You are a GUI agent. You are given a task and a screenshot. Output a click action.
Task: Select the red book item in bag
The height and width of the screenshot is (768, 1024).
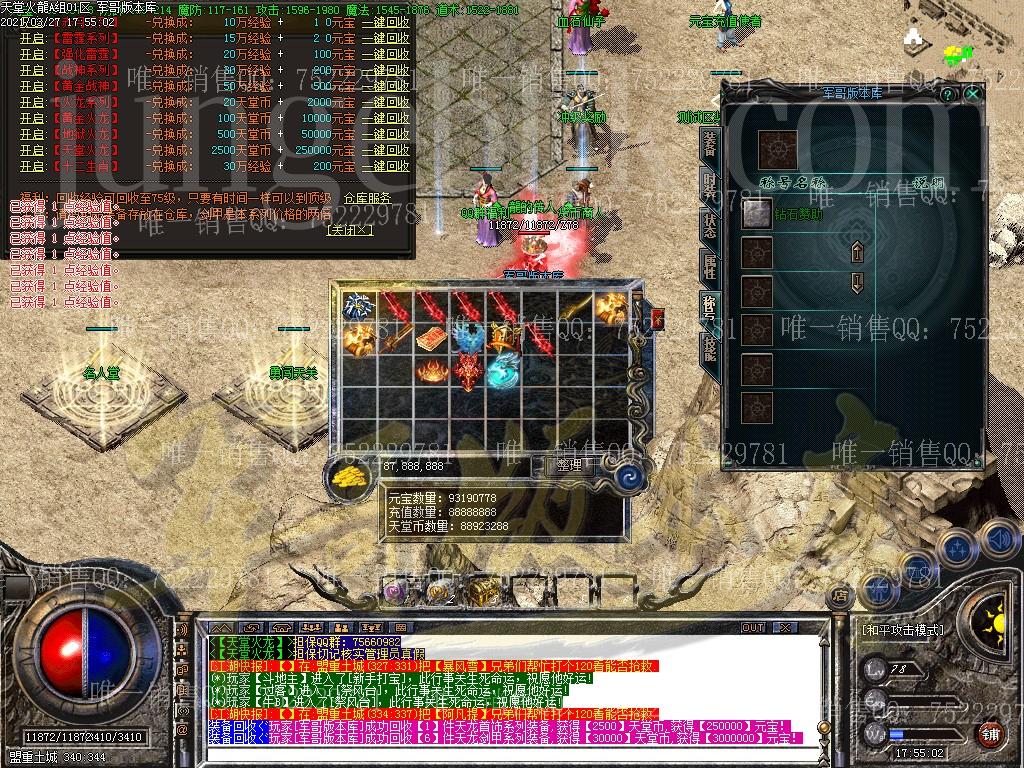(x=431, y=339)
